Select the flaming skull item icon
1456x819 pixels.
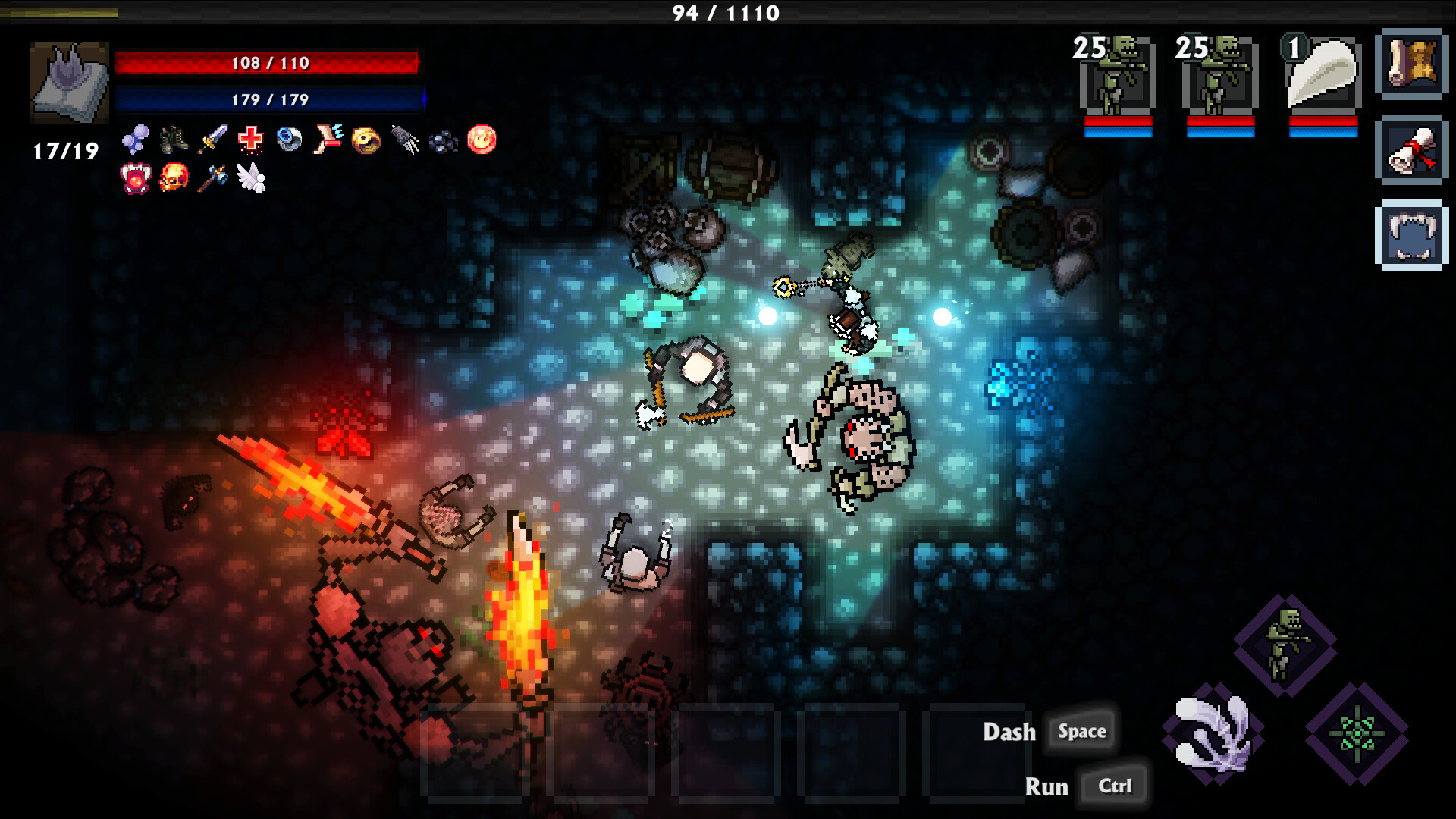(x=173, y=178)
